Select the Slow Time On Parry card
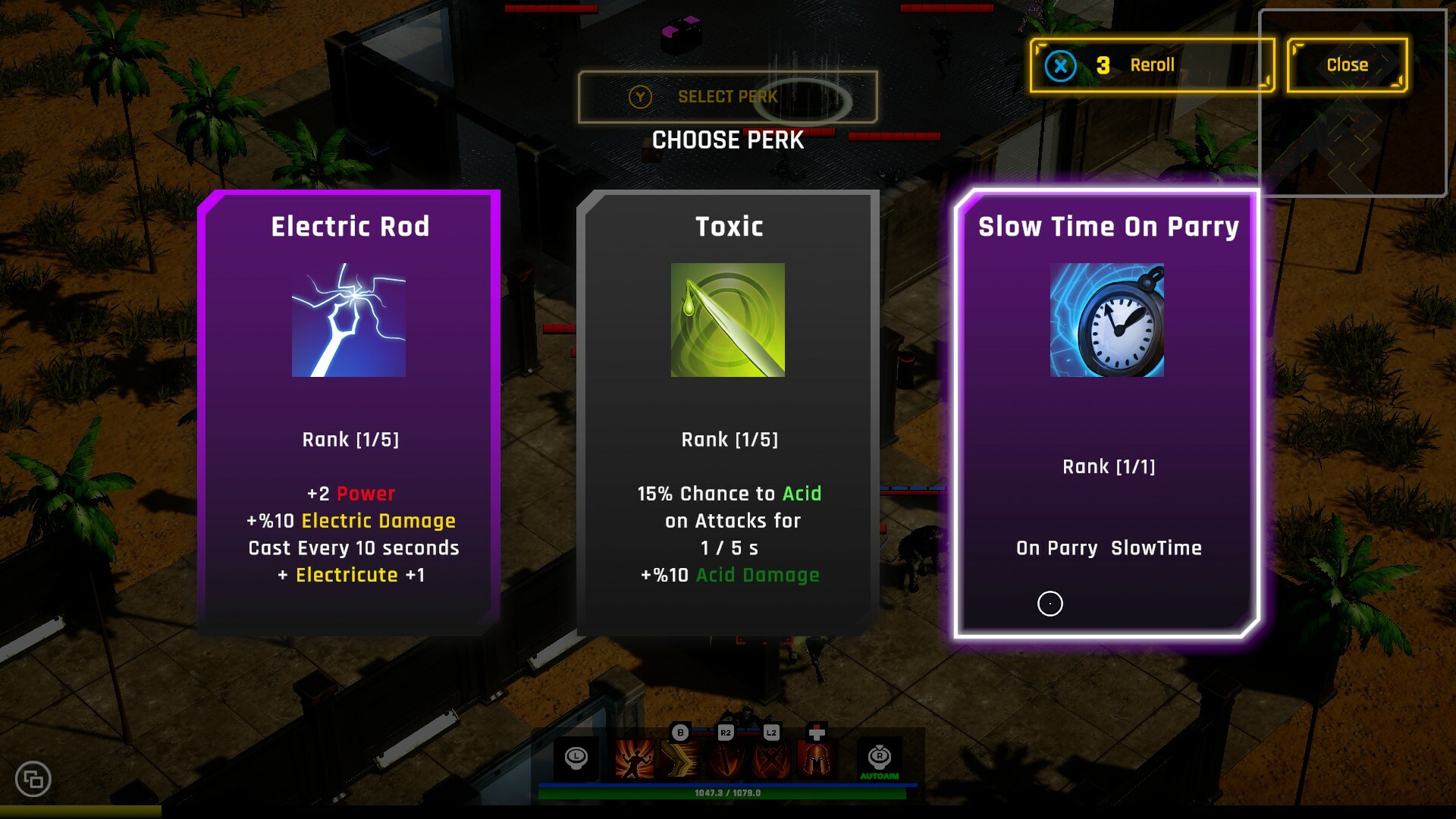 point(1107,413)
